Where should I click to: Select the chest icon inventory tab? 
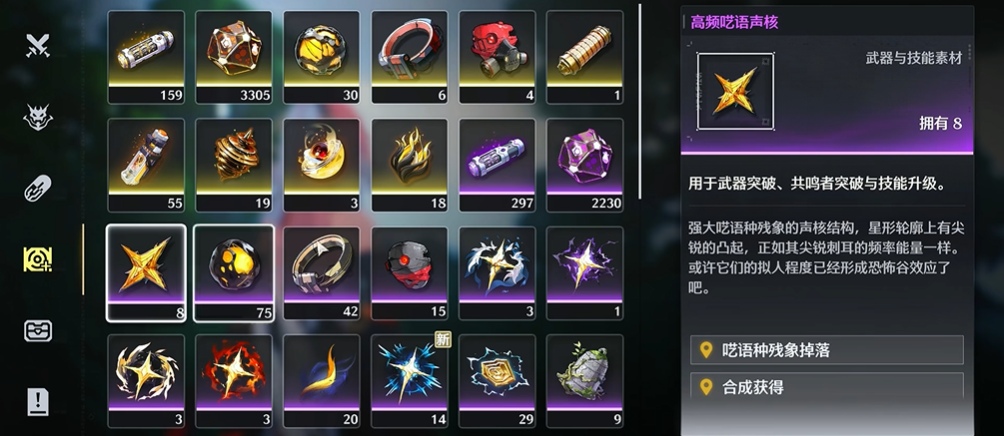click(38, 330)
